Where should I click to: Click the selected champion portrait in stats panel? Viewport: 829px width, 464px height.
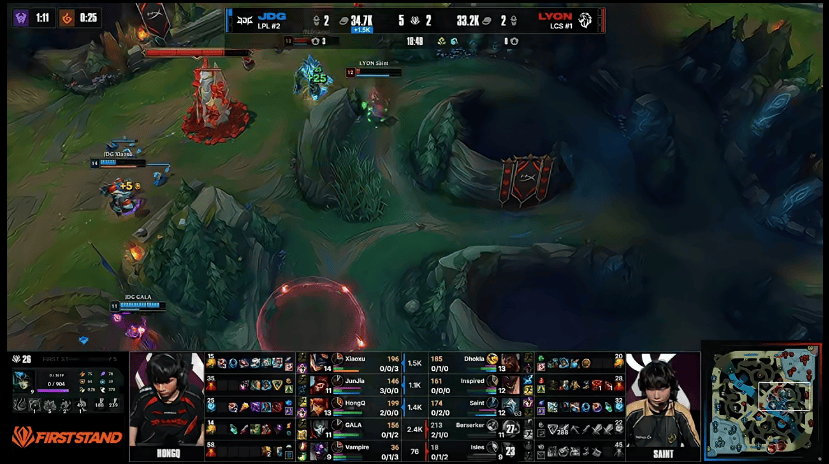click(24, 380)
